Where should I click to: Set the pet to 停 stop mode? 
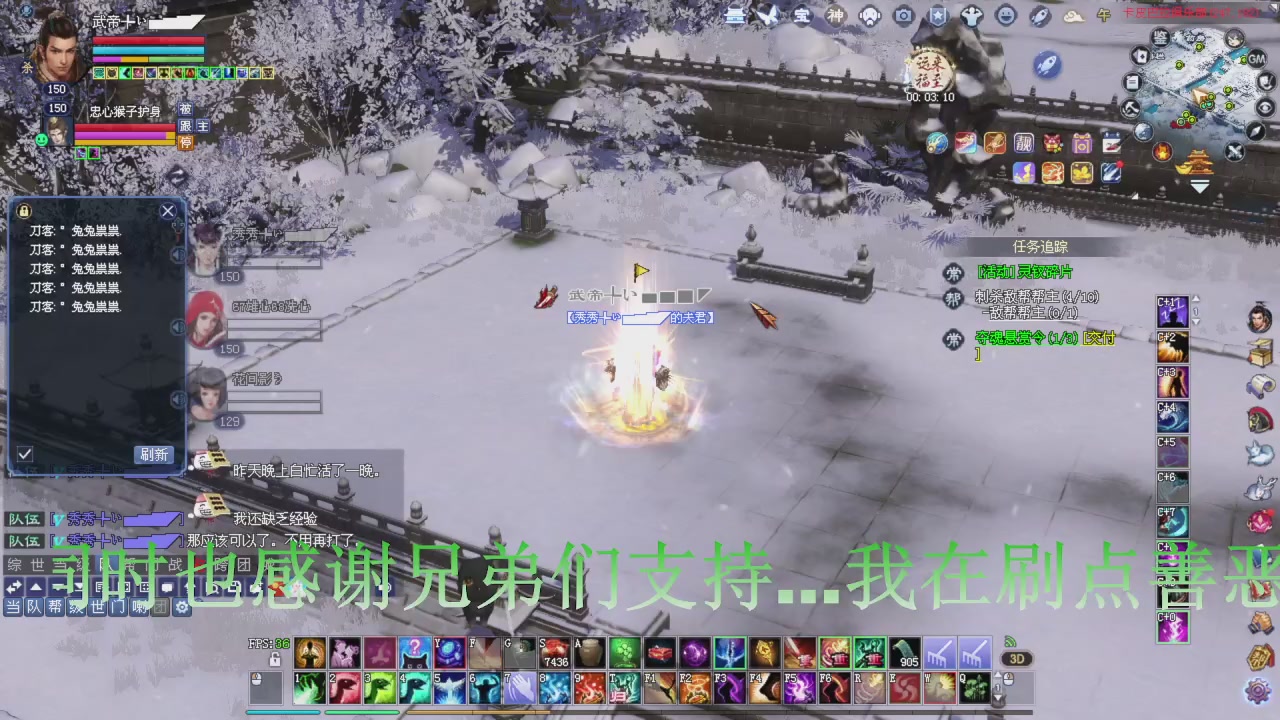(x=186, y=142)
